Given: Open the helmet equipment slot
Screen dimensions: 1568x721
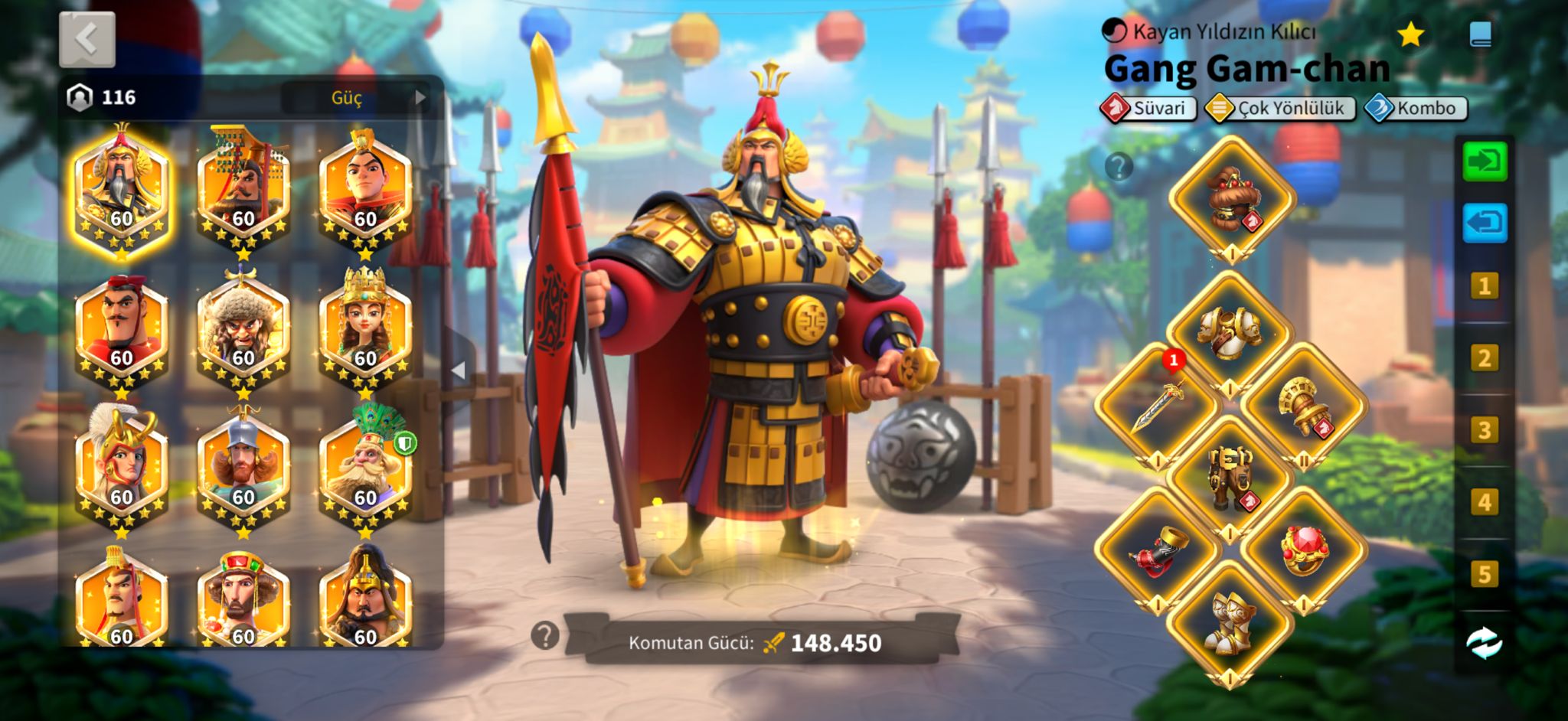Looking at the screenshot, I should tap(1231, 199).
